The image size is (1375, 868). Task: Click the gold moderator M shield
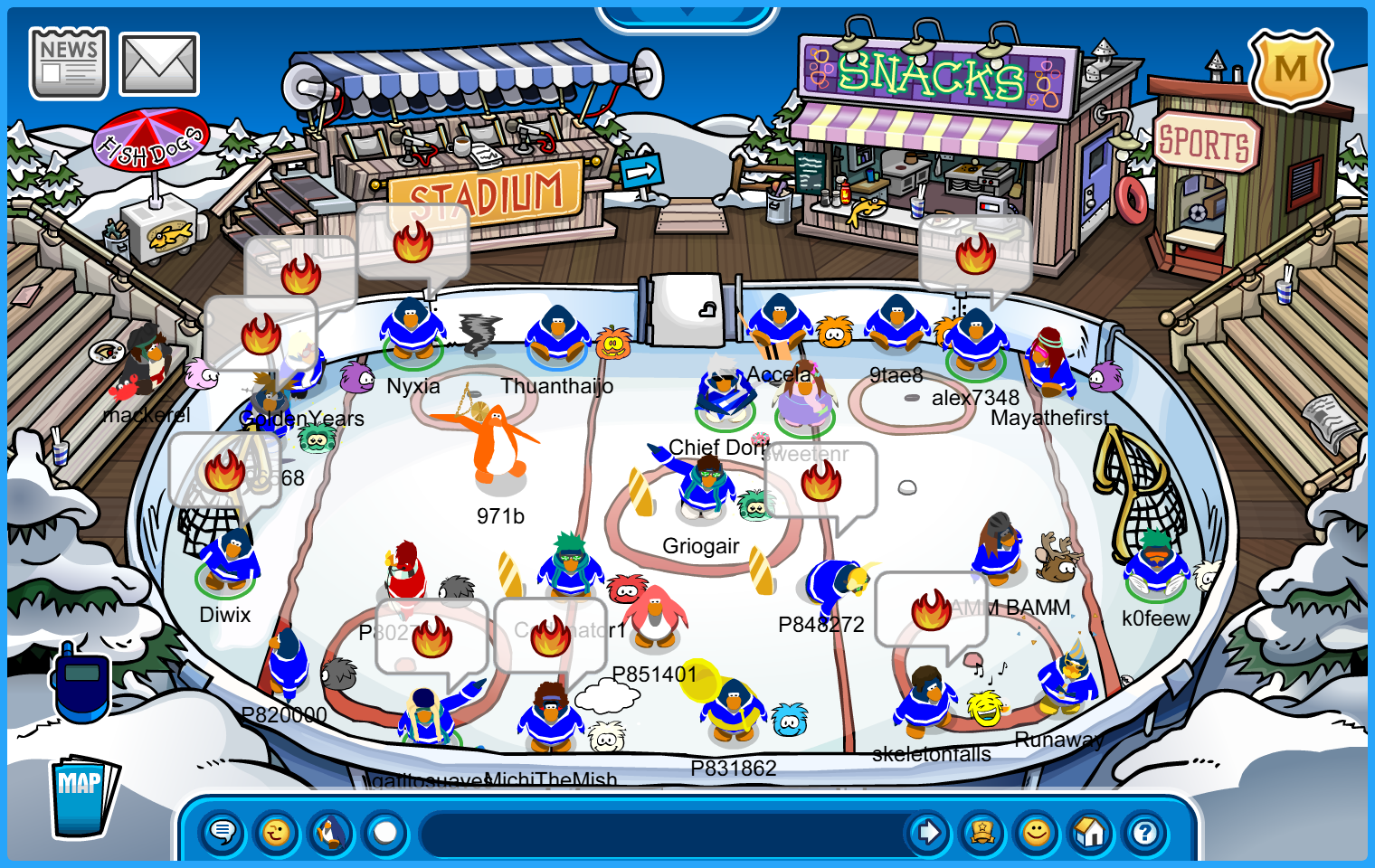coord(1290,69)
